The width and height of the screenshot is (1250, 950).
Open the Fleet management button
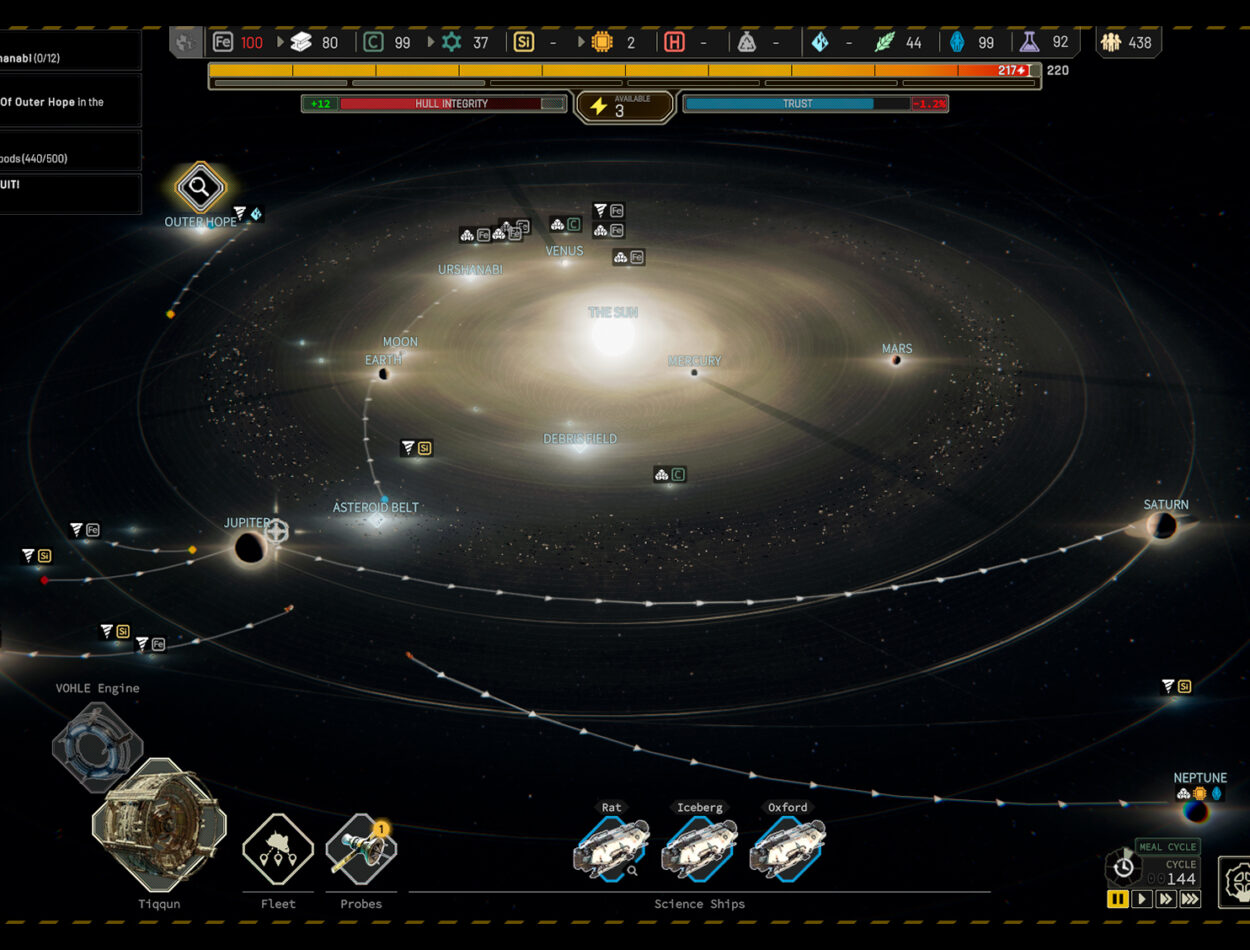click(x=278, y=850)
